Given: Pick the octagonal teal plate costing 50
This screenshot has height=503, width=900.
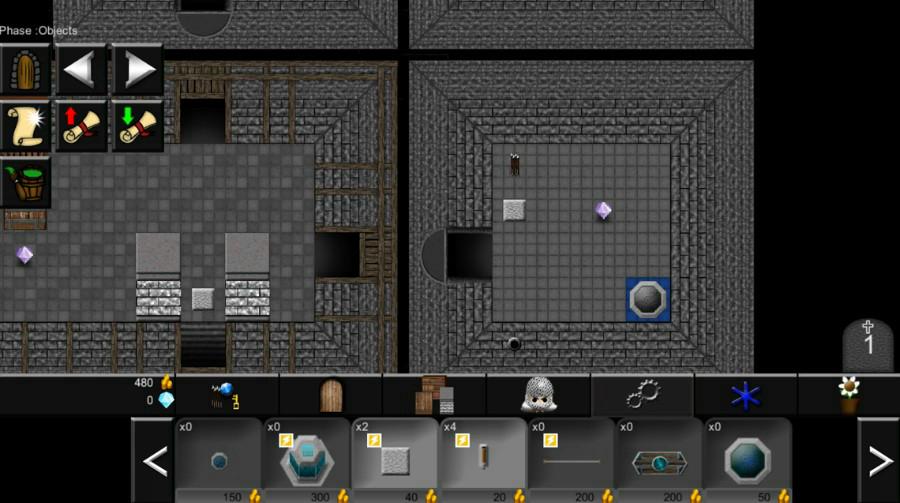Looking at the screenshot, I should tap(747, 461).
